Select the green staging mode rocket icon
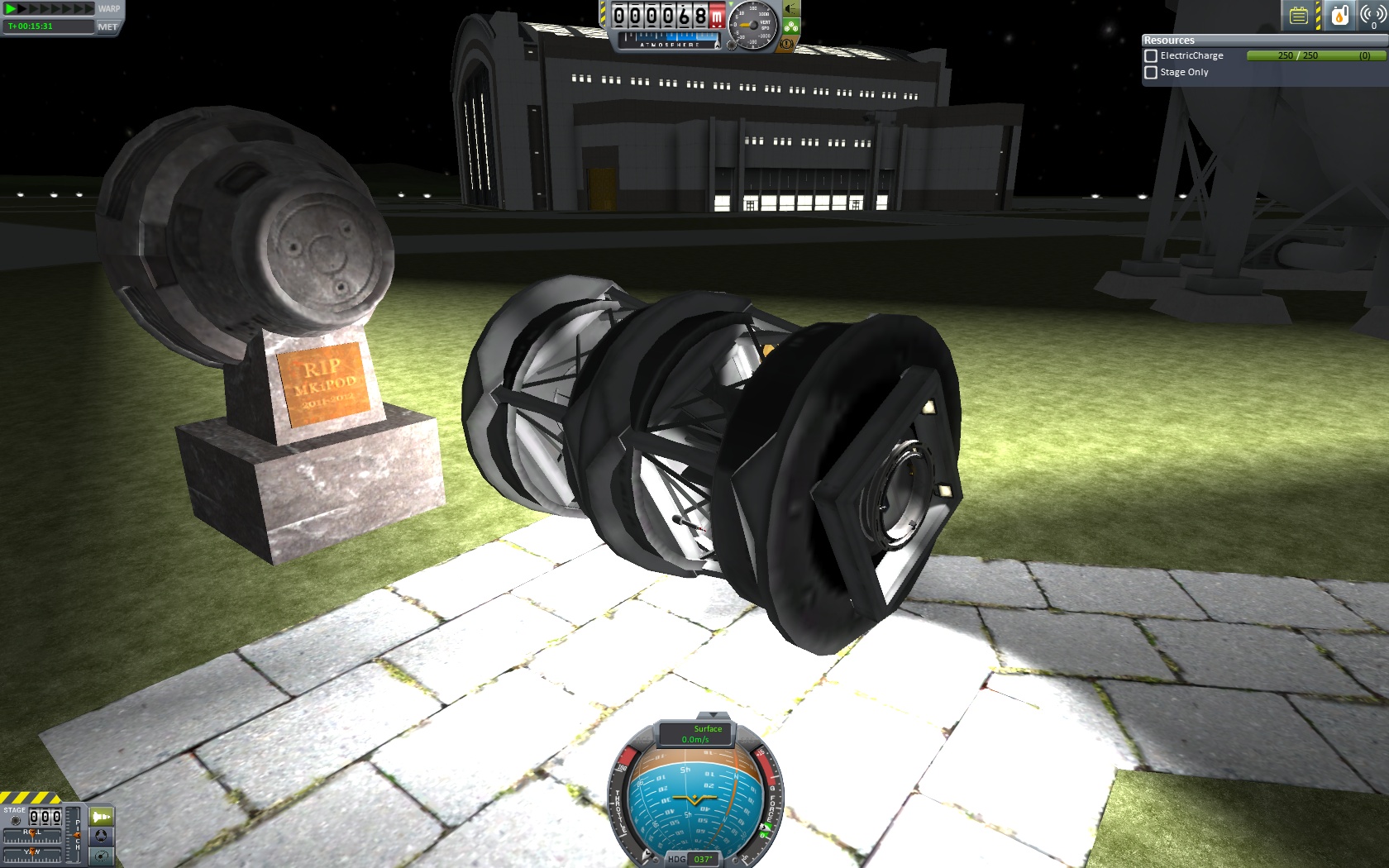Screen dimensions: 1389x868 point(101,818)
